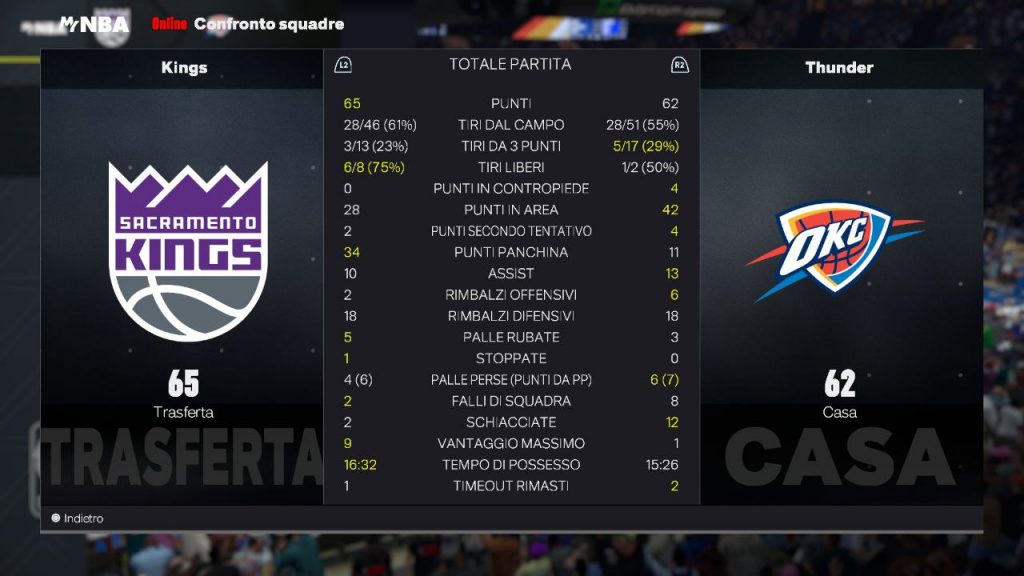This screenshot has height=576, width=1024.
Task: Select the Totale Partita period header
Action: (510, 65)
